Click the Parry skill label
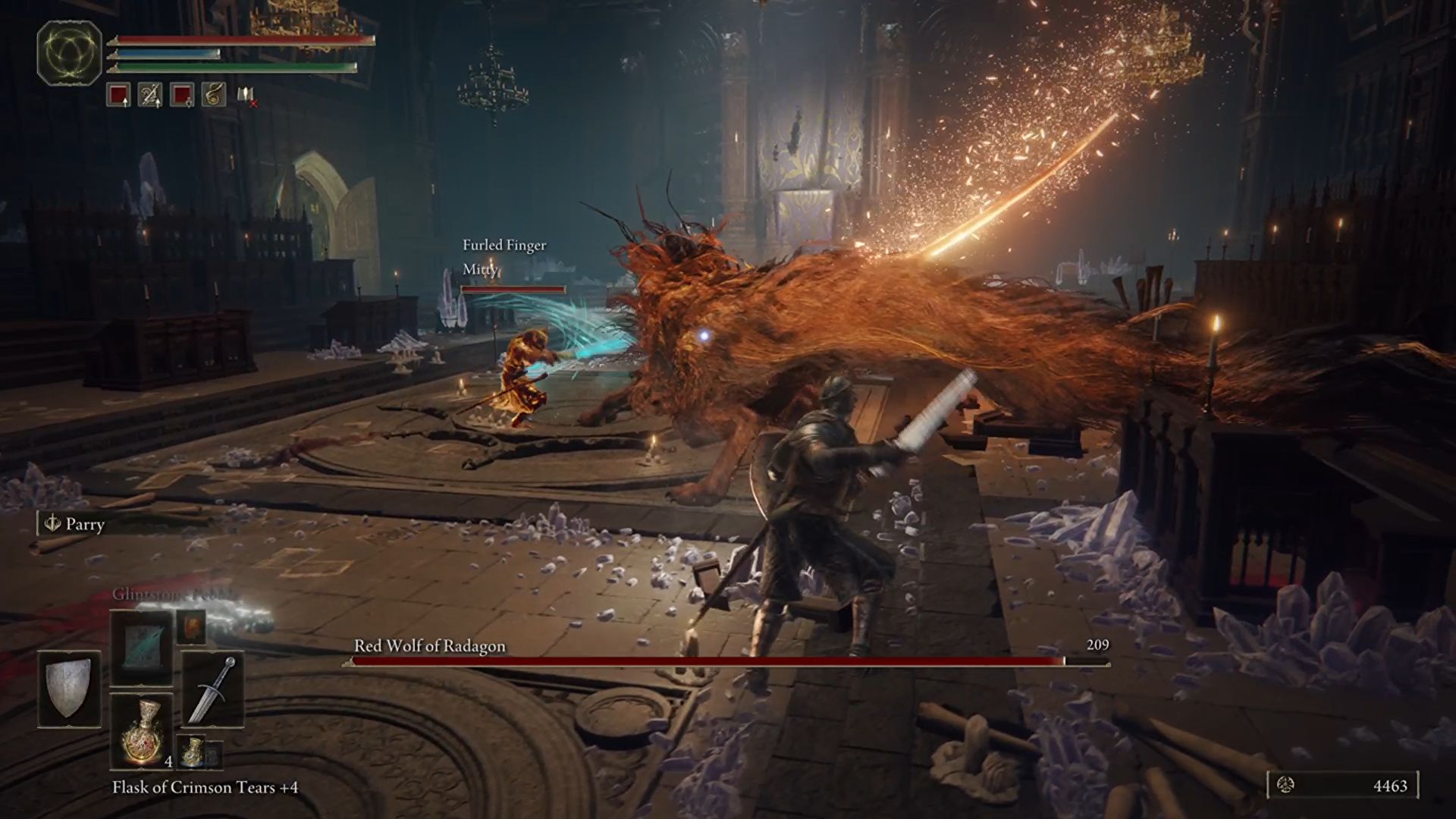The width and height of the screenshot is (1456, 819). 76,524
